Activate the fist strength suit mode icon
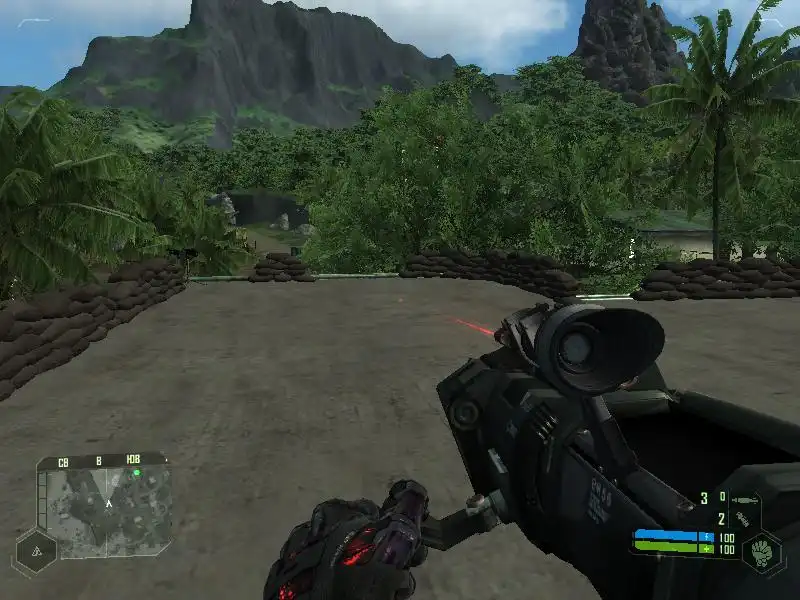The height and width of the screenshot is (600, 800). [763, 551]
